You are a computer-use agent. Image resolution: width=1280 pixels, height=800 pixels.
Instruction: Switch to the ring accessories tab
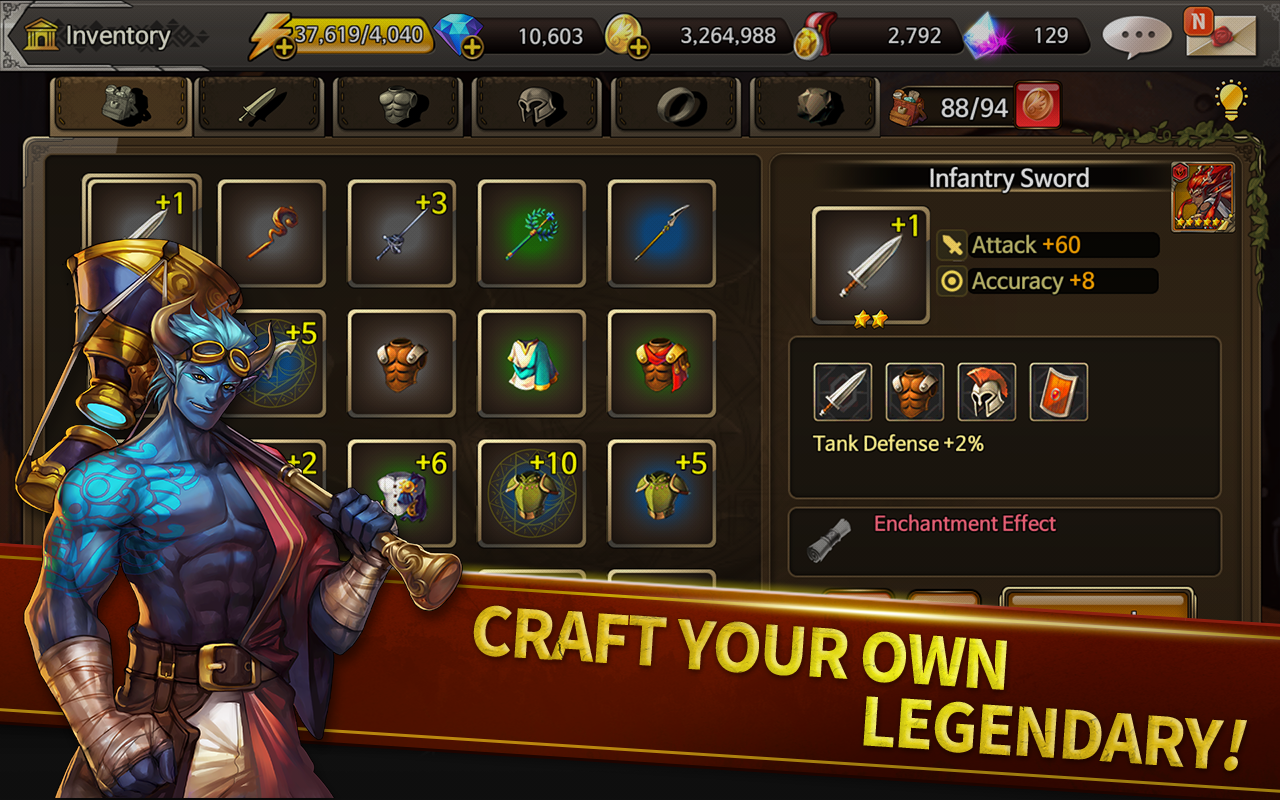point(678,105)
